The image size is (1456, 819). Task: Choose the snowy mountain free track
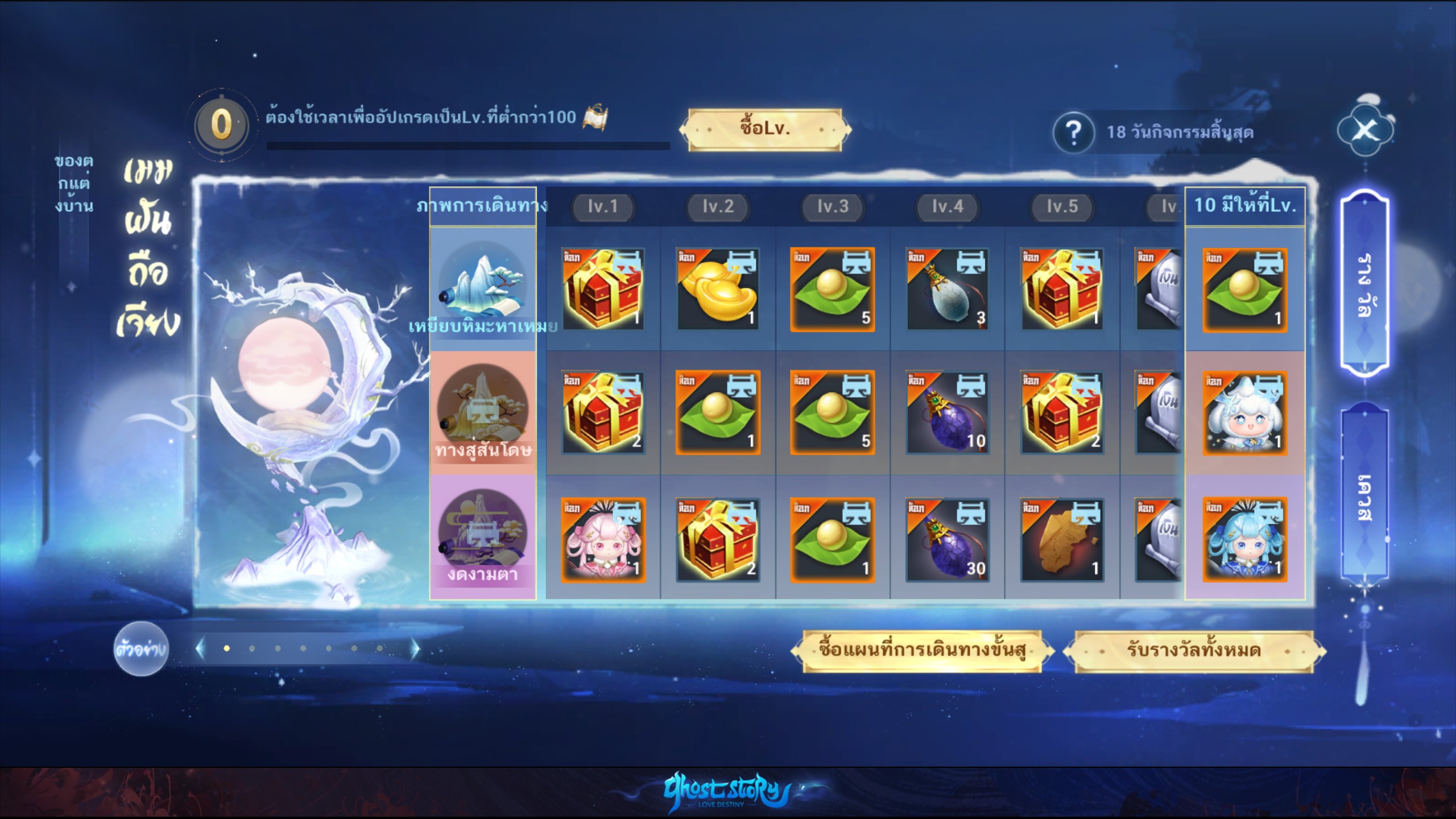[483, 288]
